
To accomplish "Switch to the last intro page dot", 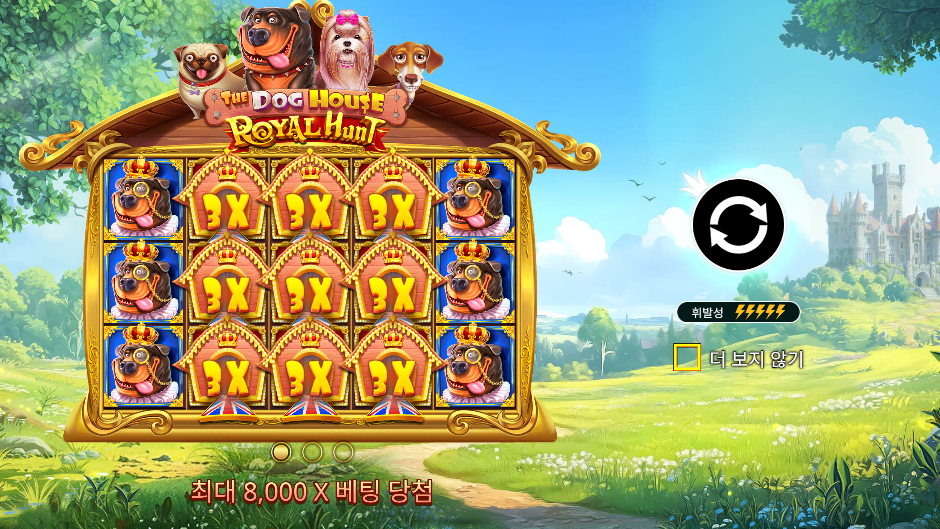I will click(343, 452).
